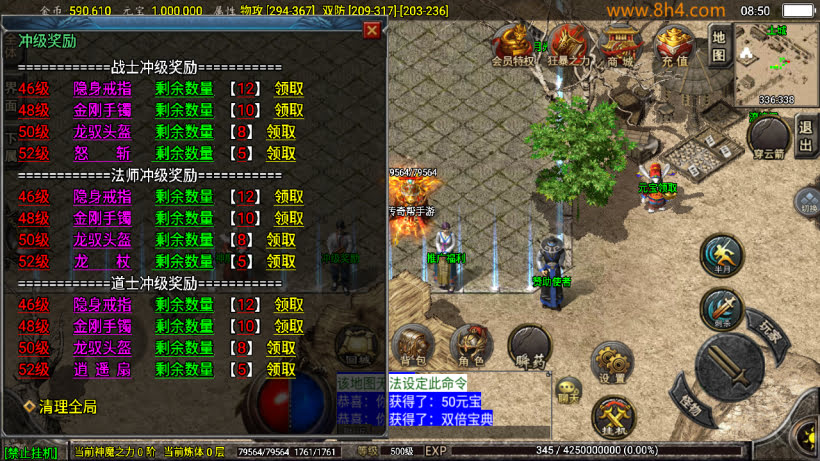The image size is (820, 461).
Task: Claim warrior level 52 怒斩 reward
Action: coord(281,153)
